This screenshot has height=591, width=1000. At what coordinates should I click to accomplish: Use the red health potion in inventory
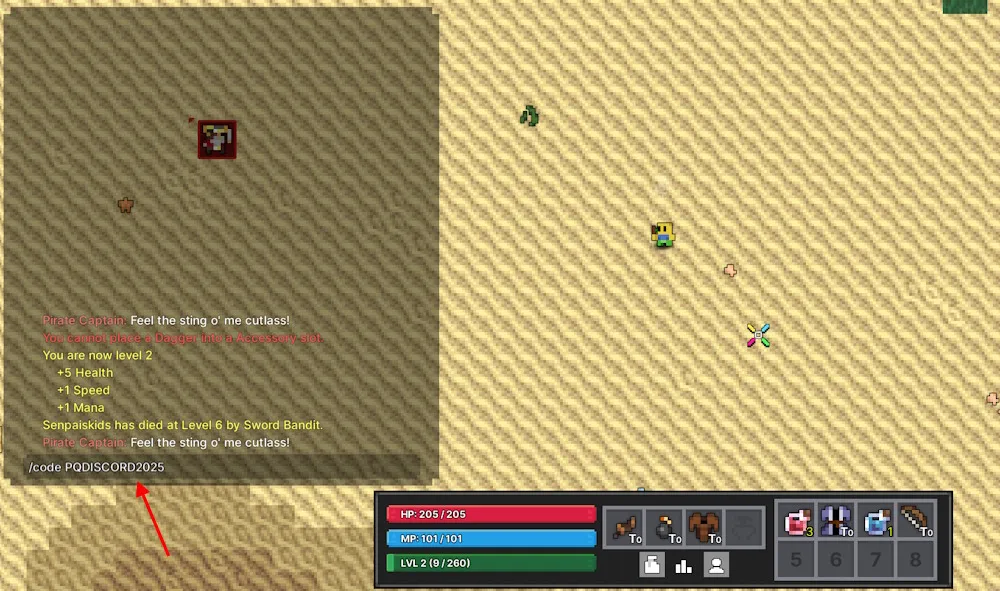[x=797, y=520]
